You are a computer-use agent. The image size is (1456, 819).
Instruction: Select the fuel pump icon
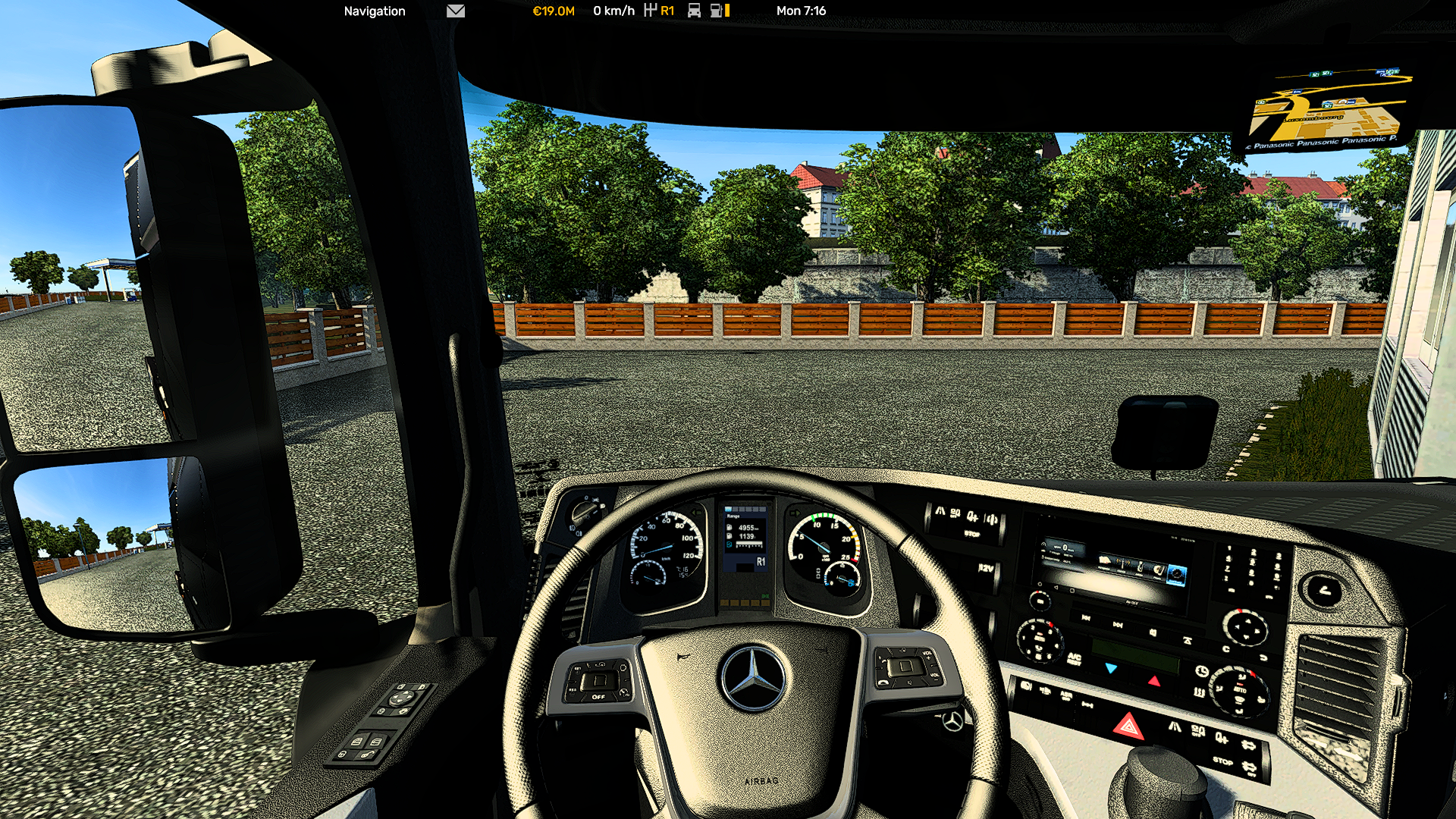(x=717, y=11)
